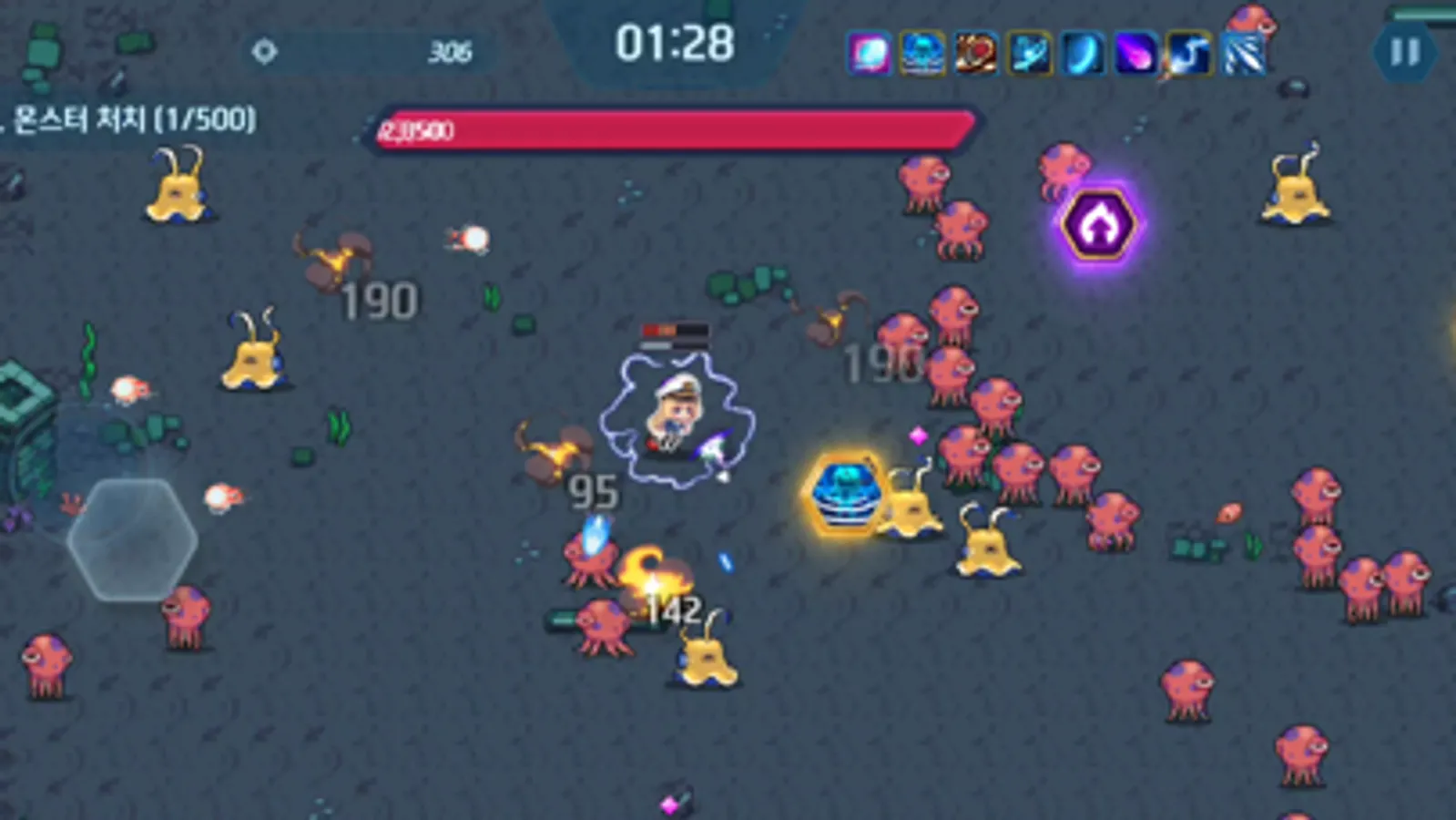Click the 306 currency counter
The image size is (1456, 820).
[448, 52]
